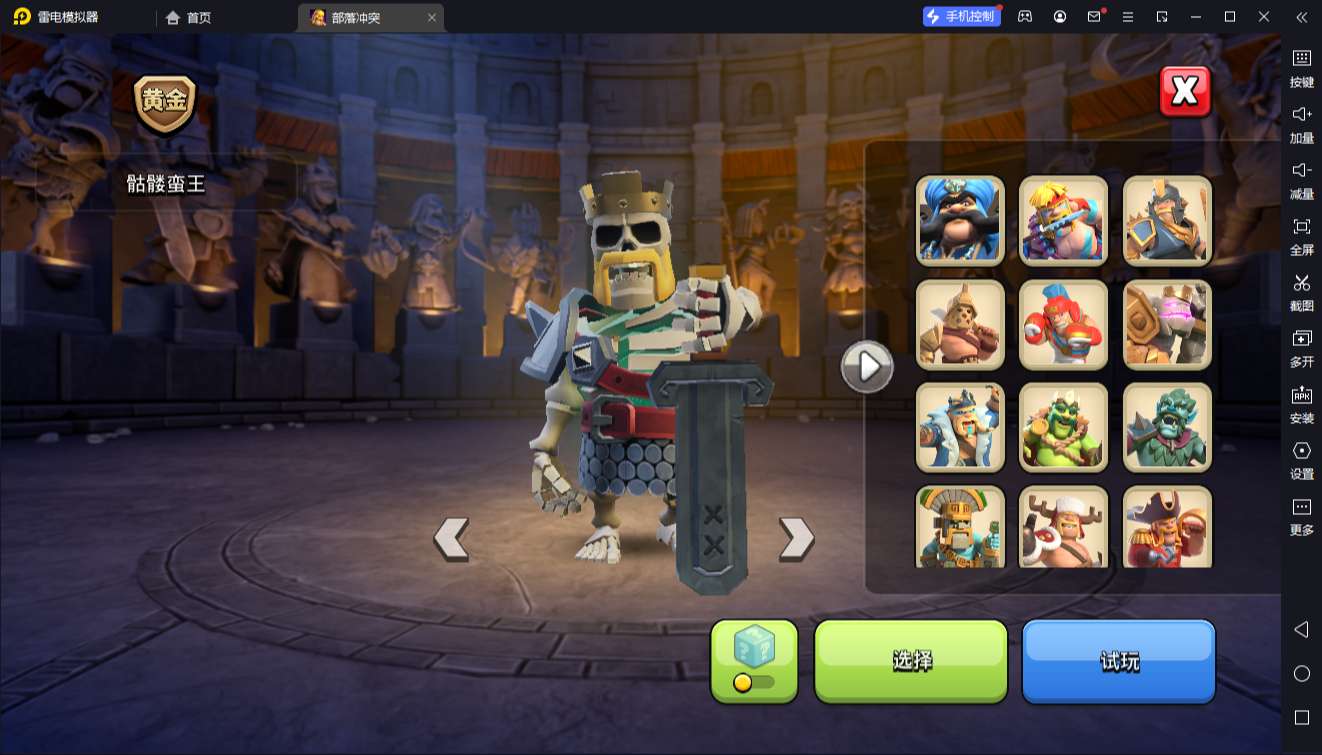Toggle the random skin cube button
Screen dimensions: 1322x755
(x=754, y=660)
